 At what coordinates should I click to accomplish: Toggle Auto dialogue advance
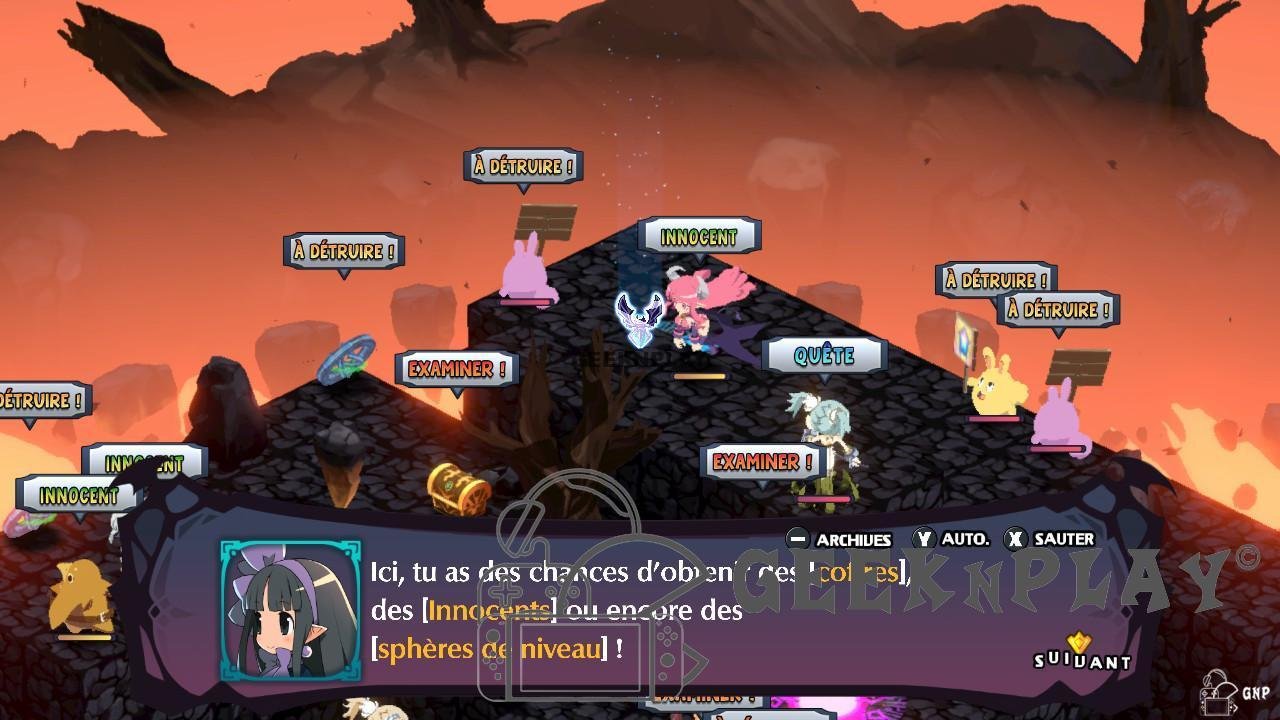pyautogui.click(x=951, y=539)
